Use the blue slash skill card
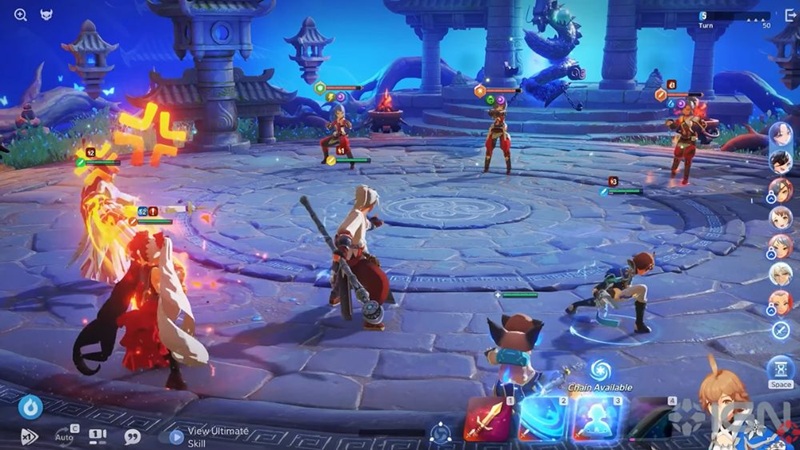Screen dimensions: 800x450 coord(542,420)
